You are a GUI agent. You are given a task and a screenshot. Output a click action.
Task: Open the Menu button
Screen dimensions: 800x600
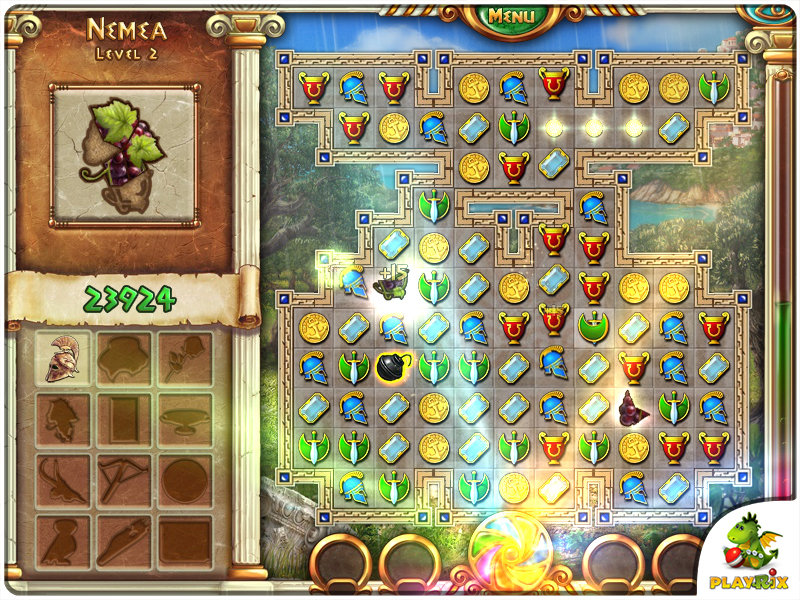(512, 16)
